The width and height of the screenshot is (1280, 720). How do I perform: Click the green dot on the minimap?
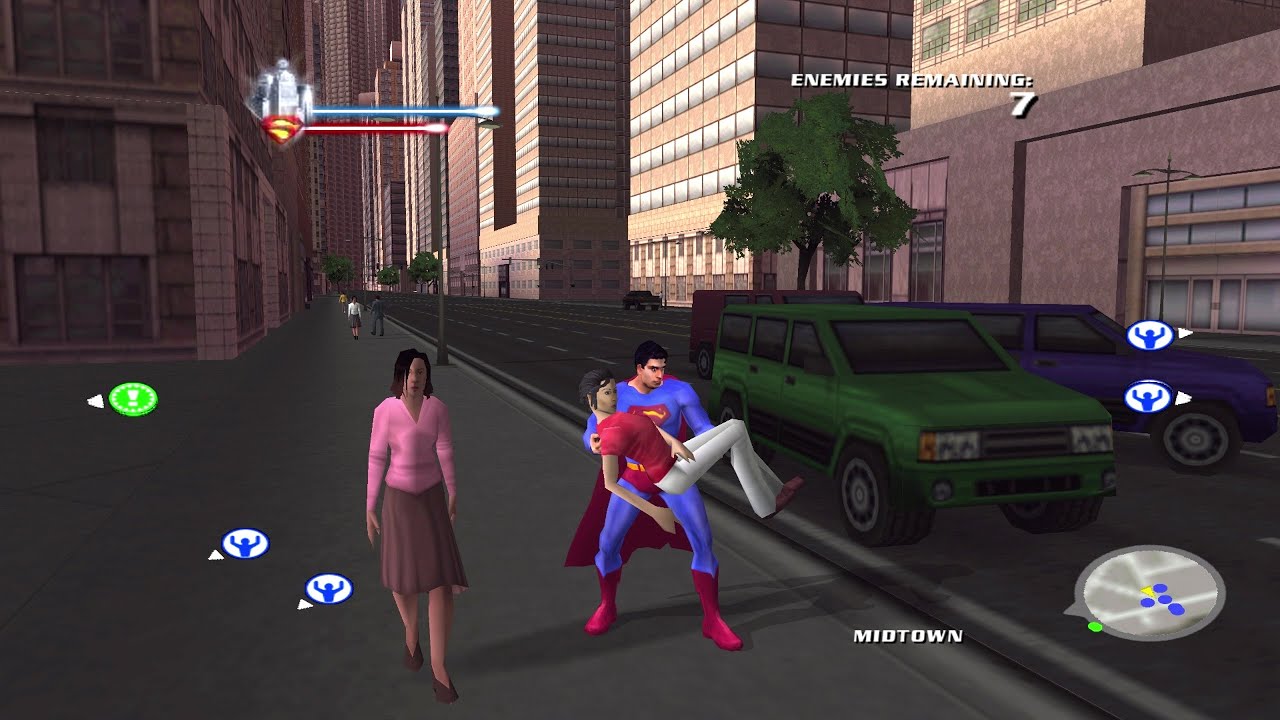click(1095, 626)
